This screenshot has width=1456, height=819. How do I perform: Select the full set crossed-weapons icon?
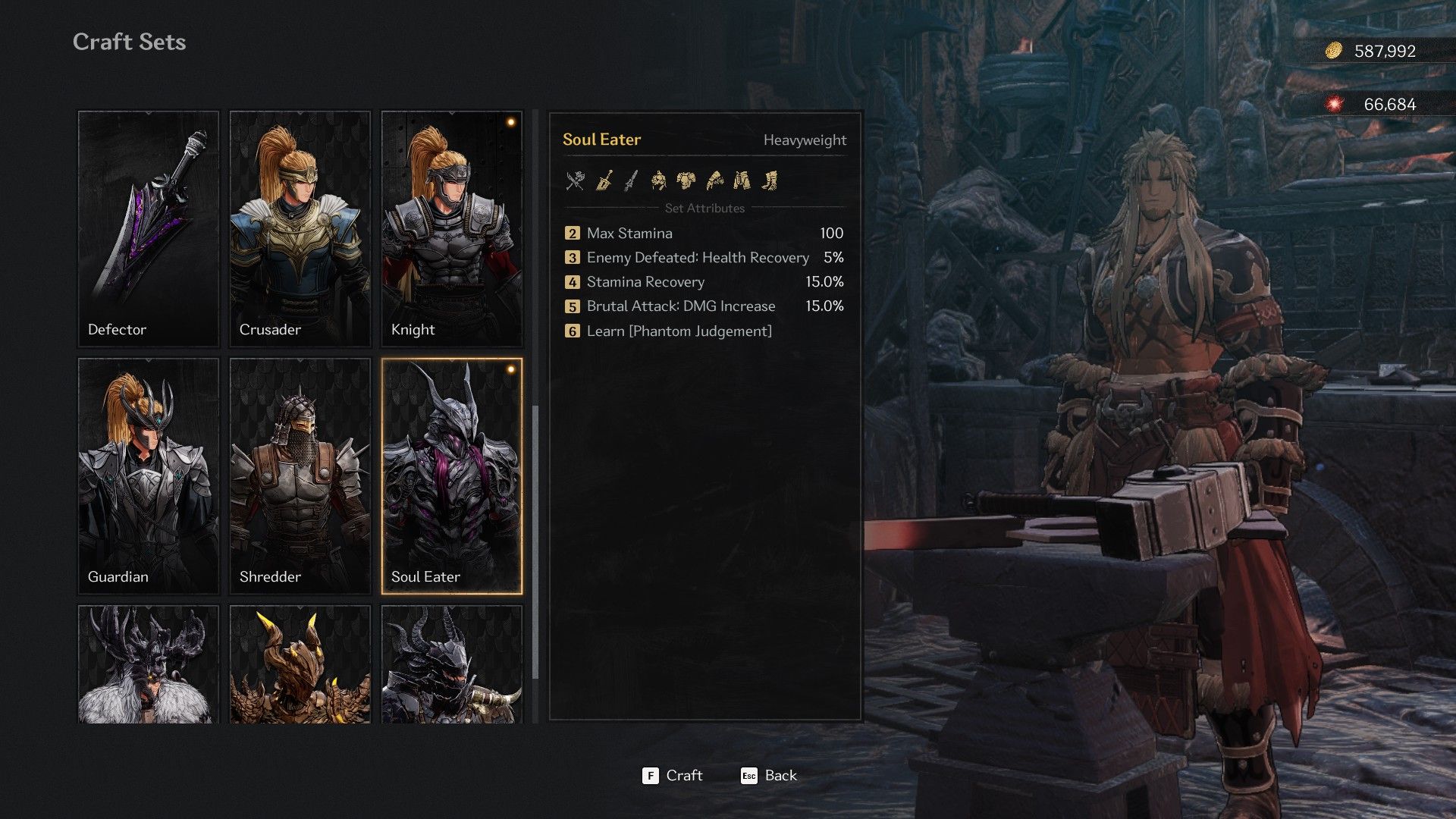576,180
